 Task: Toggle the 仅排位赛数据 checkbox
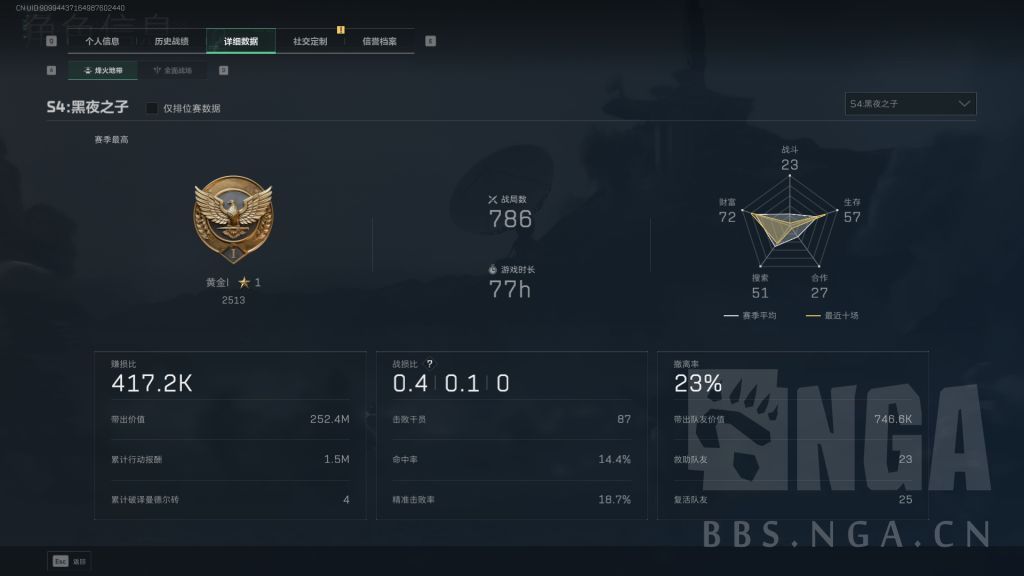(152, 108)
